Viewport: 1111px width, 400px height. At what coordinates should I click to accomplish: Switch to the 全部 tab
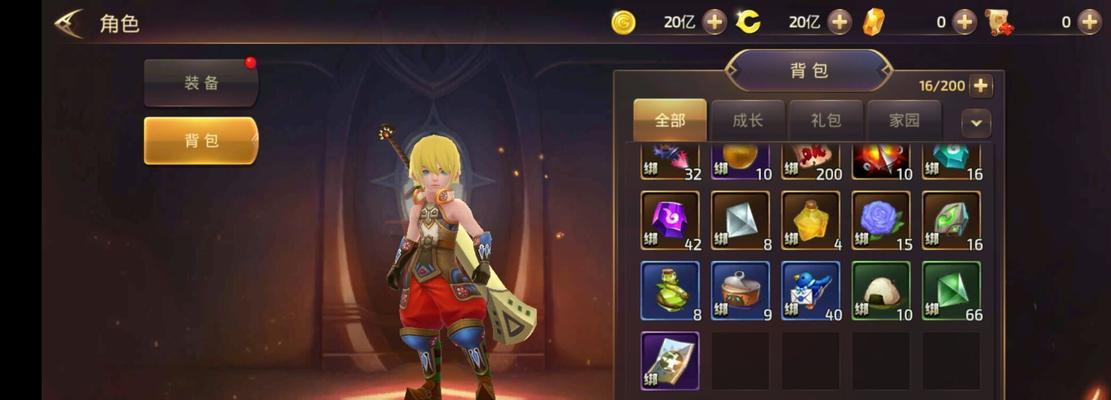coord(670,120)
